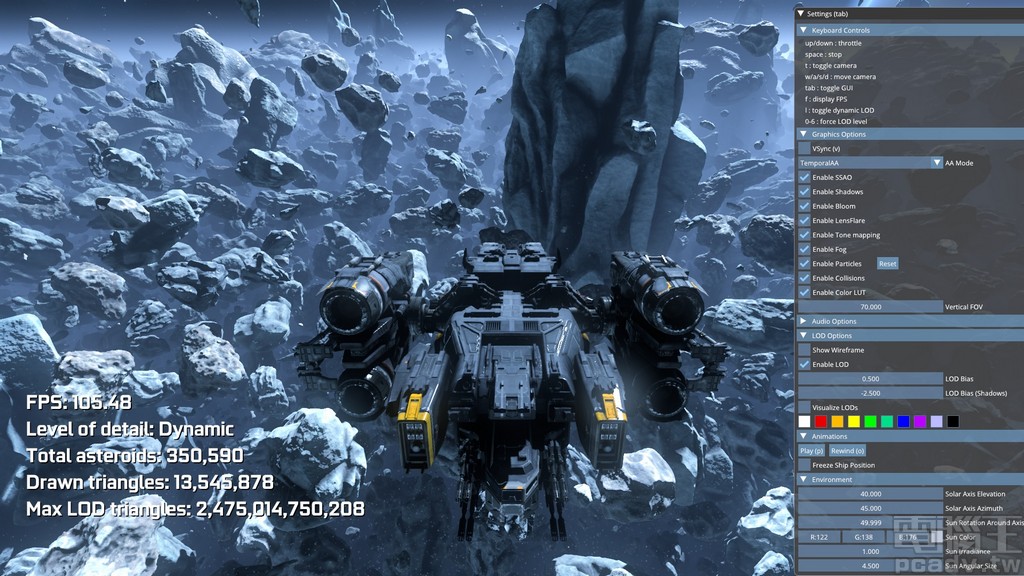The image size is (1024, 576).
Task: Turn off Enable Shadows
Action: click(x=805, y=192)
